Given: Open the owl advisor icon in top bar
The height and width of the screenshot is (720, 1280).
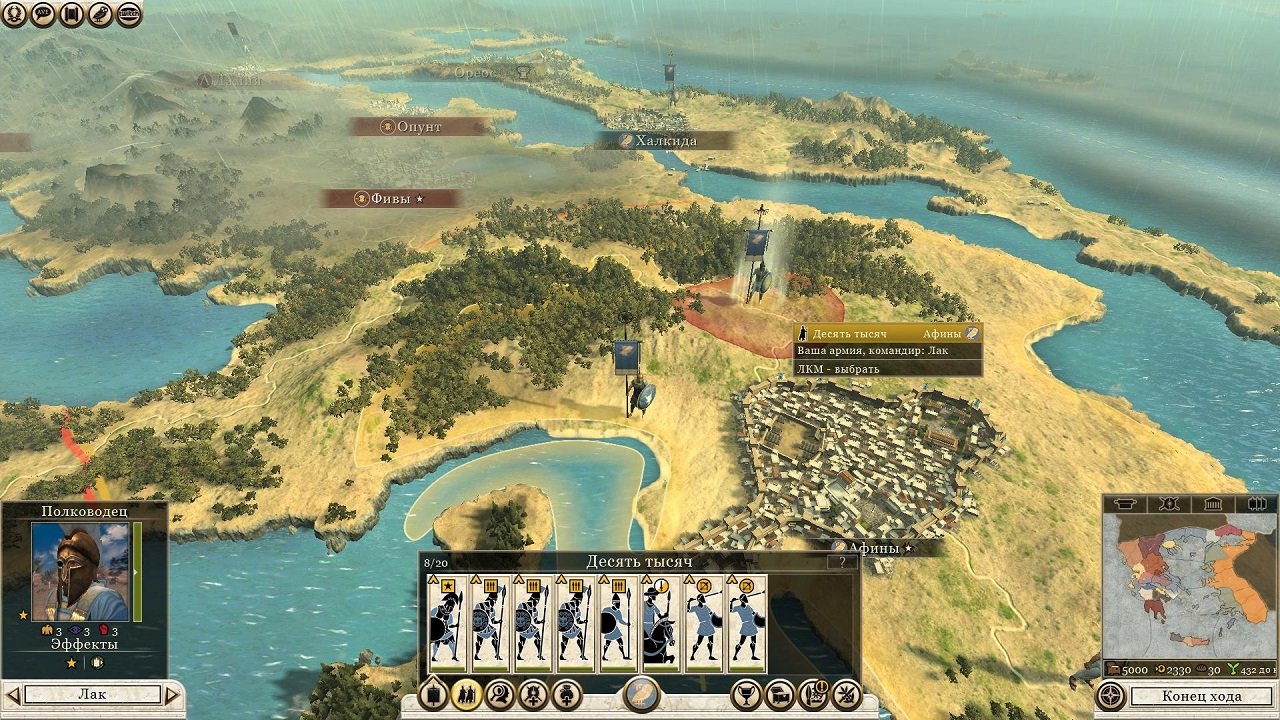Looking at the screenshot, I should click(x=100, y=14).
